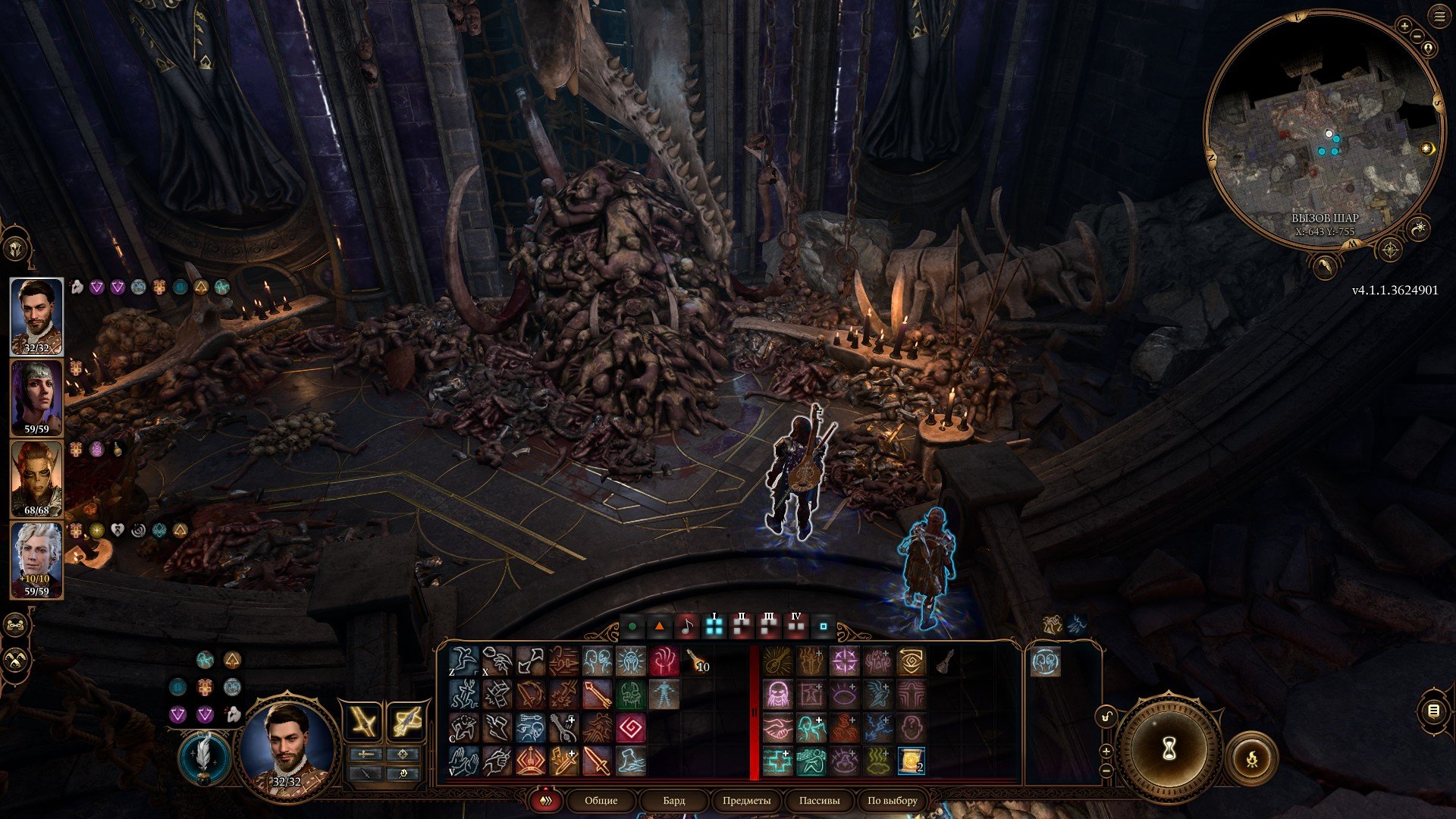Open the main menu hamburger button
This screenshot has width=1456, height=819.
(x=1439, y=17)
